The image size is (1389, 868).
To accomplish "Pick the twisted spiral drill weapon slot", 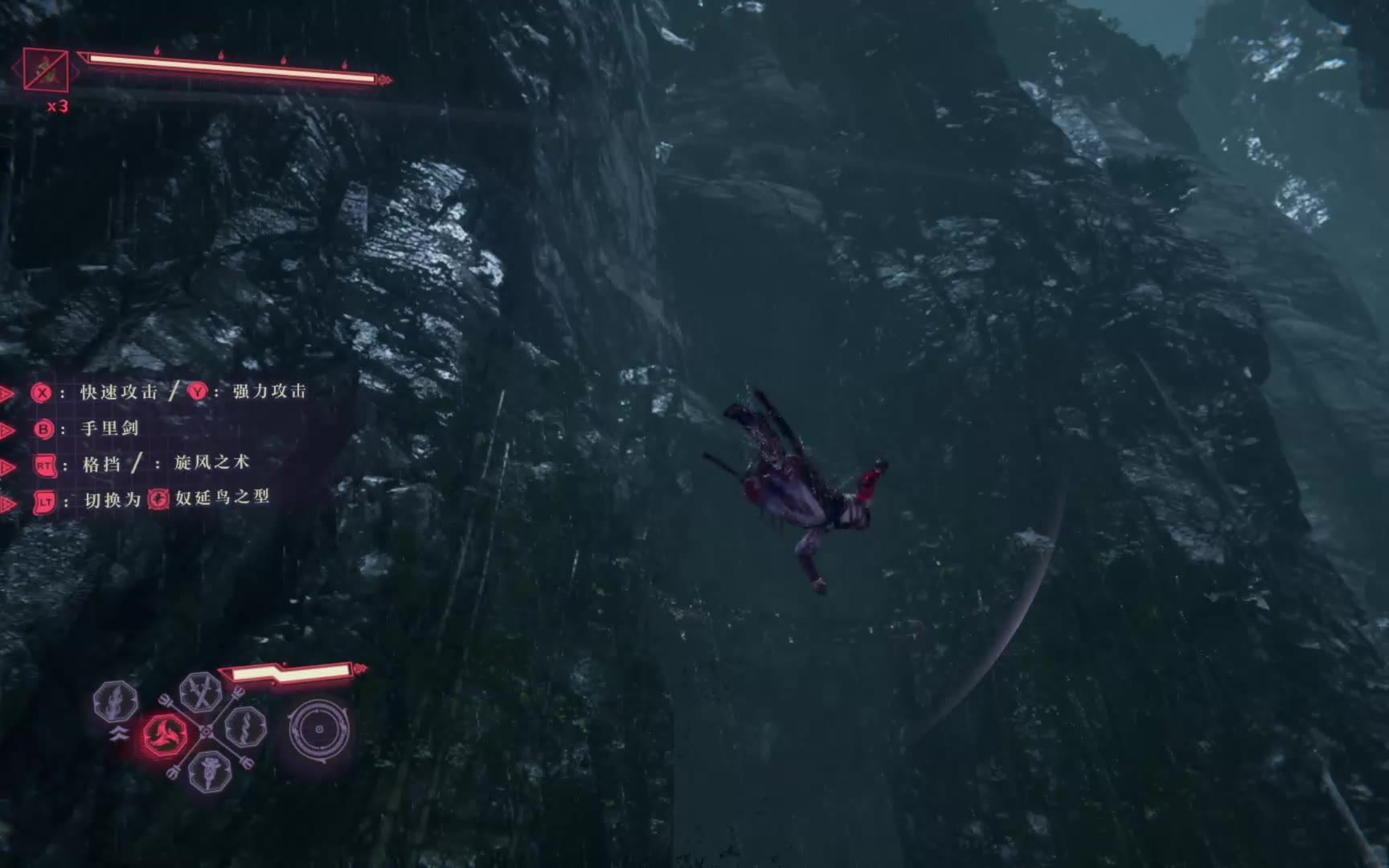I will [x=245, y=727].
